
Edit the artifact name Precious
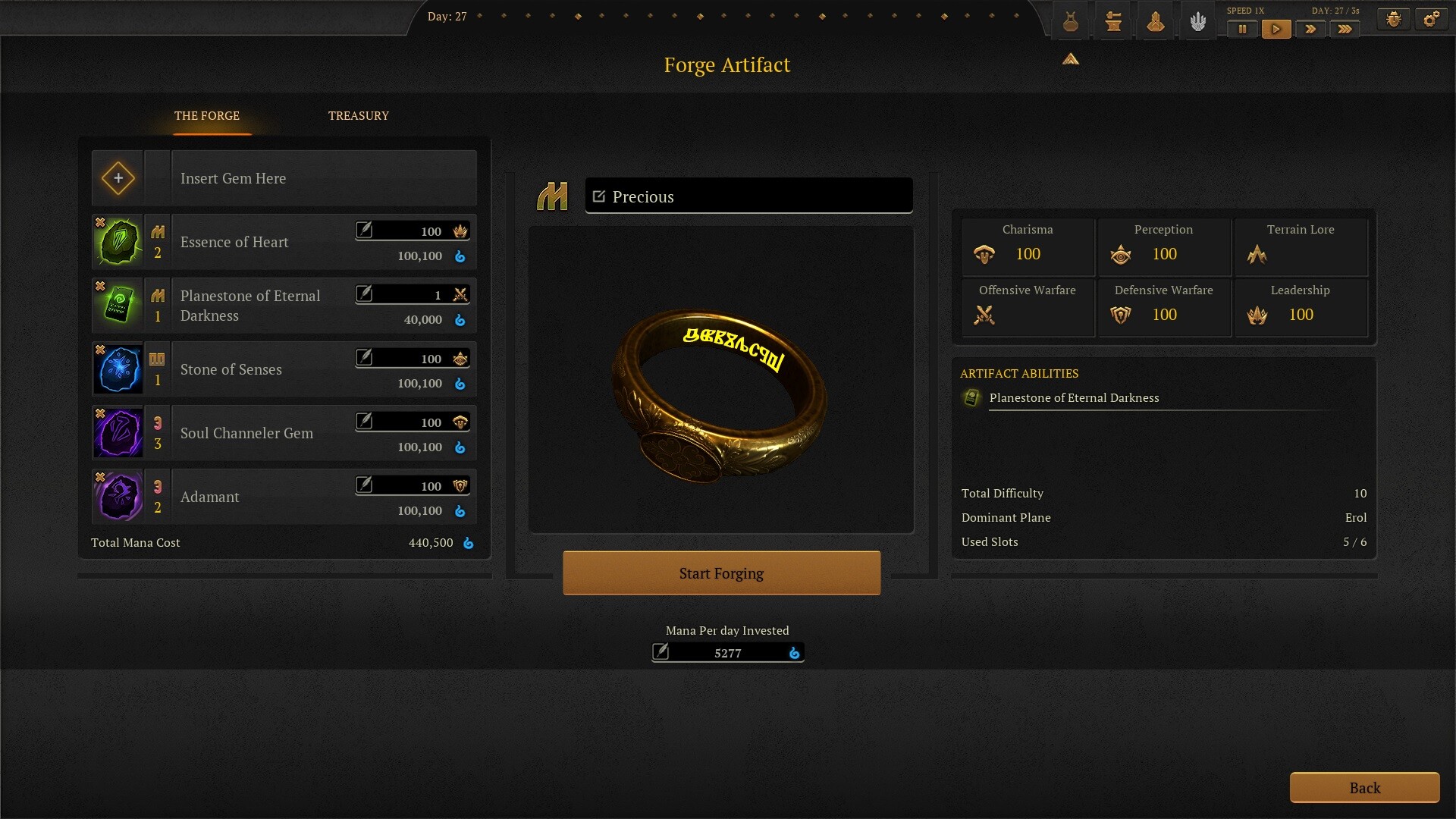pos(598,196)
